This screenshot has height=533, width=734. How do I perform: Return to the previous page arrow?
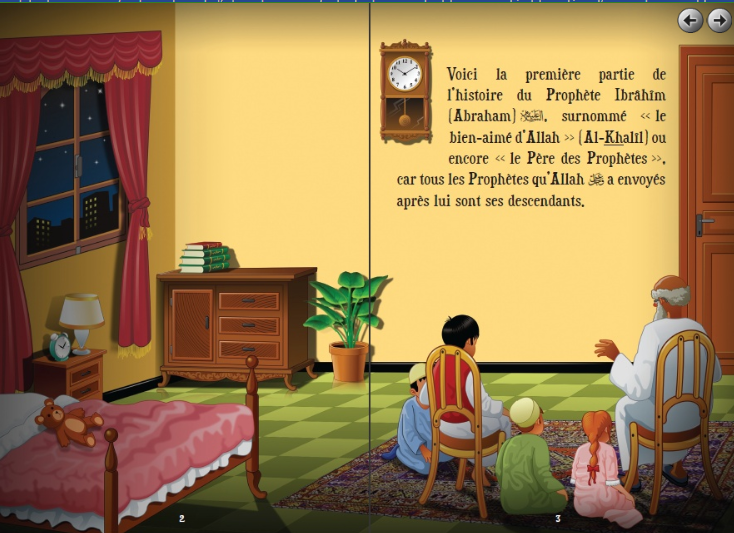(690, 20)
